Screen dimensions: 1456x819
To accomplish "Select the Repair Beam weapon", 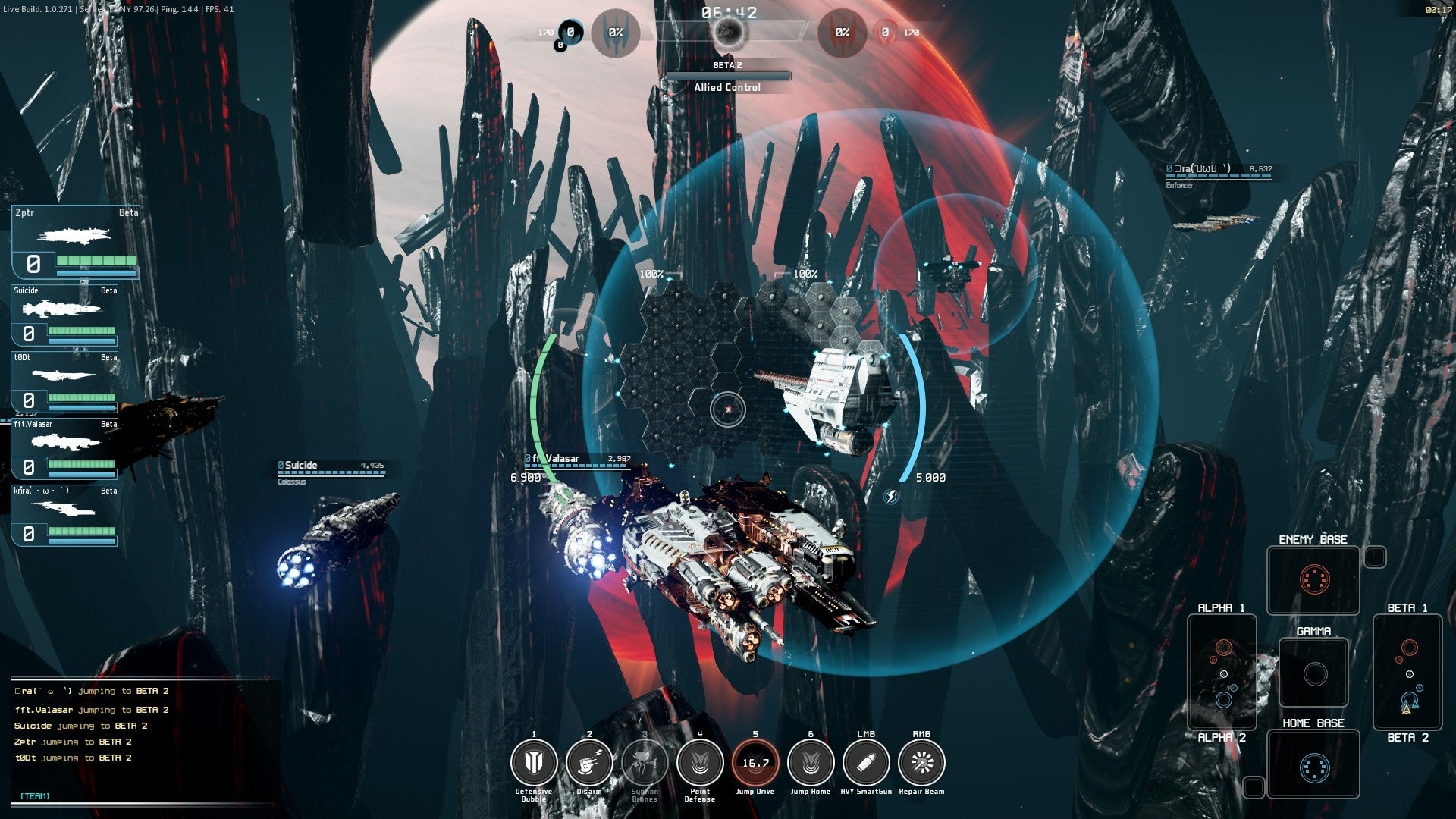I will pos(921,763).
